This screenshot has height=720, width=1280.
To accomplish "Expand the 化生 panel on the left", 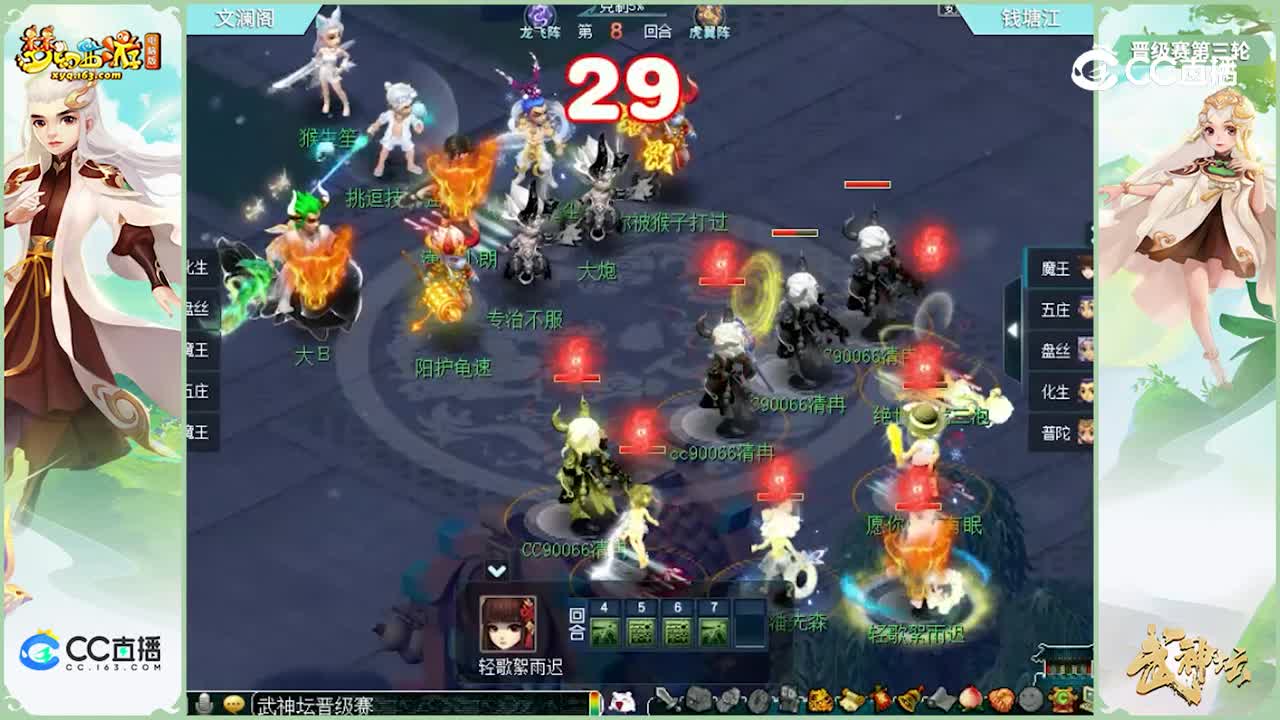I will pyautogui.click(x=197, y=266).
